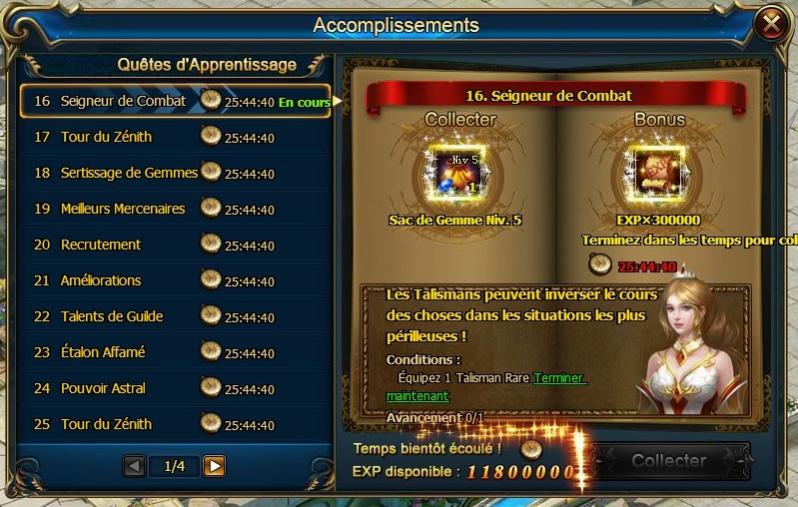Go to the next quest page
The width and height of the screenshot is (798, 507).
point(214,466)
